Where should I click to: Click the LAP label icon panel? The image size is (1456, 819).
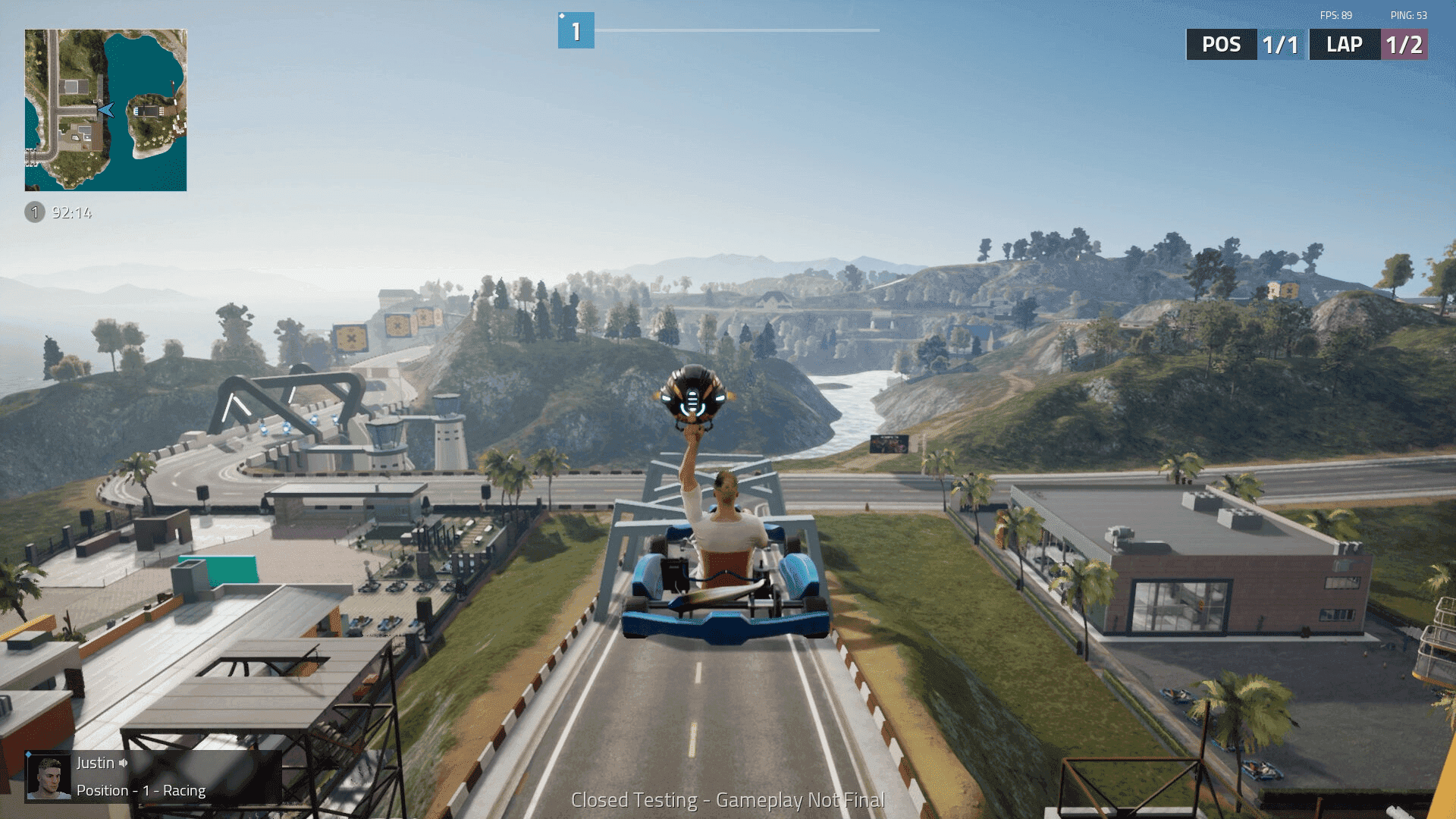pyautogui.click(x=1343, y=44)
